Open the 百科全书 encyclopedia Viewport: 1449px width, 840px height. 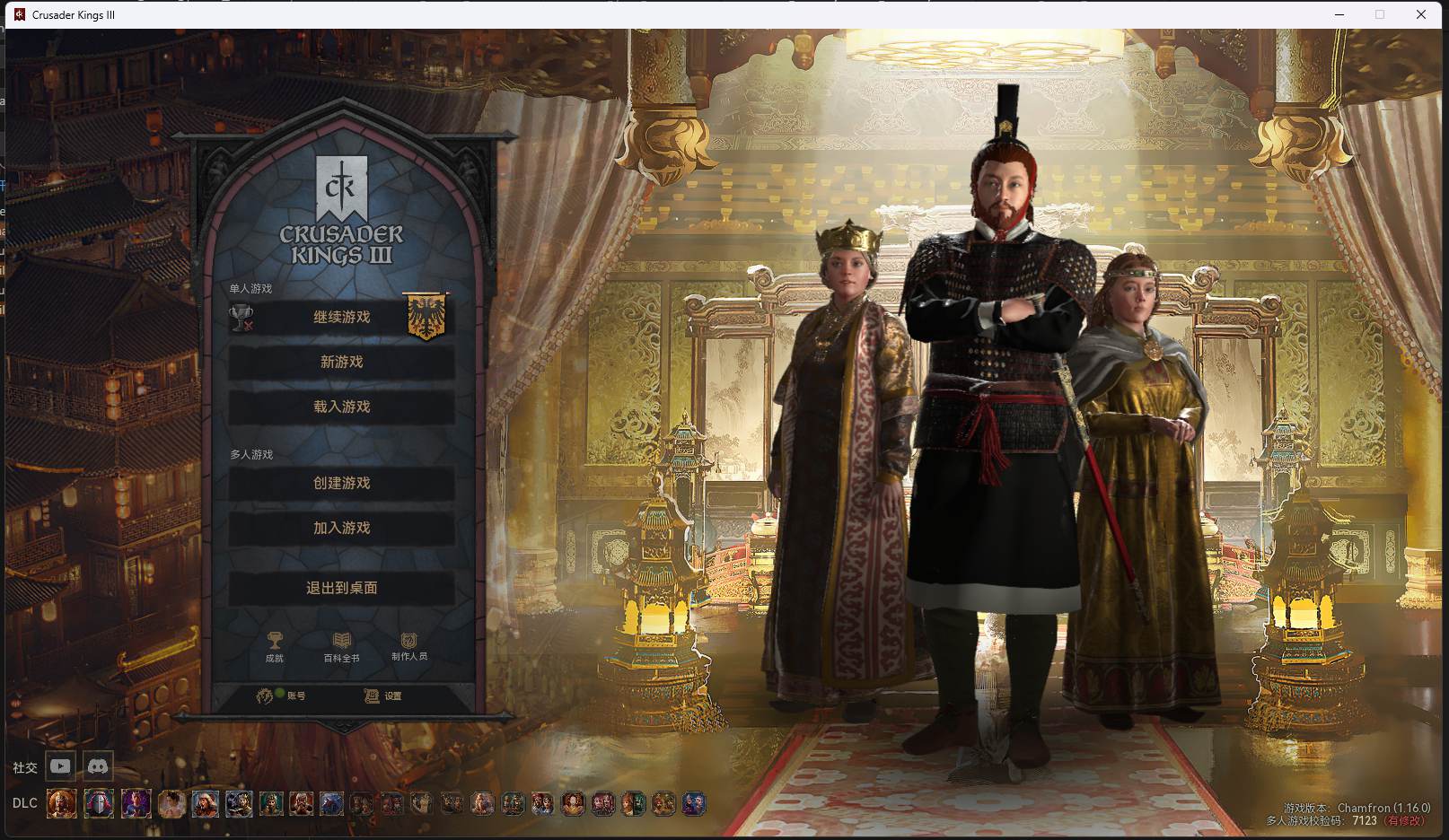click(341, 646)
